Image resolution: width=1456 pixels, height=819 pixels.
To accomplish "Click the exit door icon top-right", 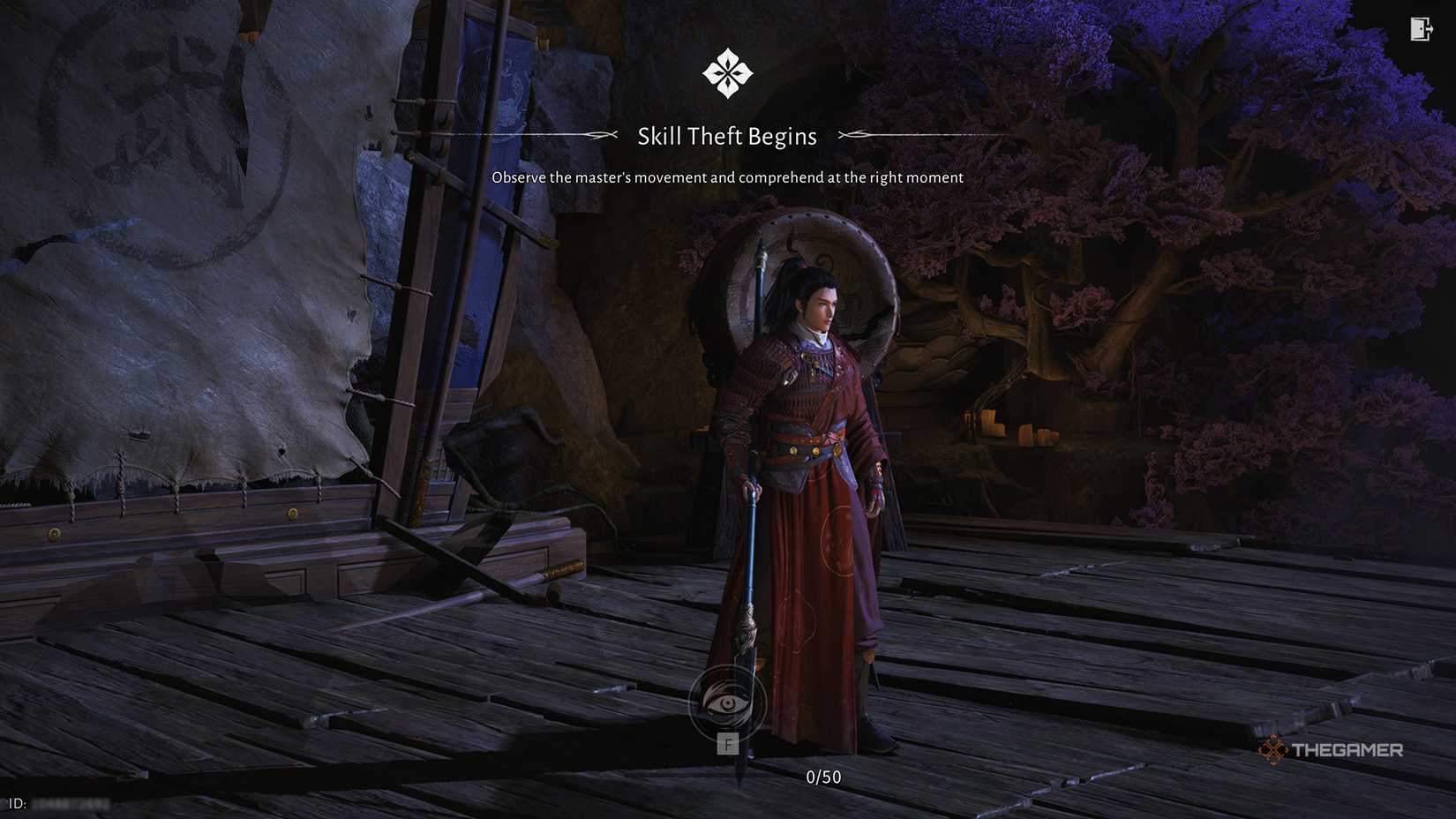I will point(1421,29).
